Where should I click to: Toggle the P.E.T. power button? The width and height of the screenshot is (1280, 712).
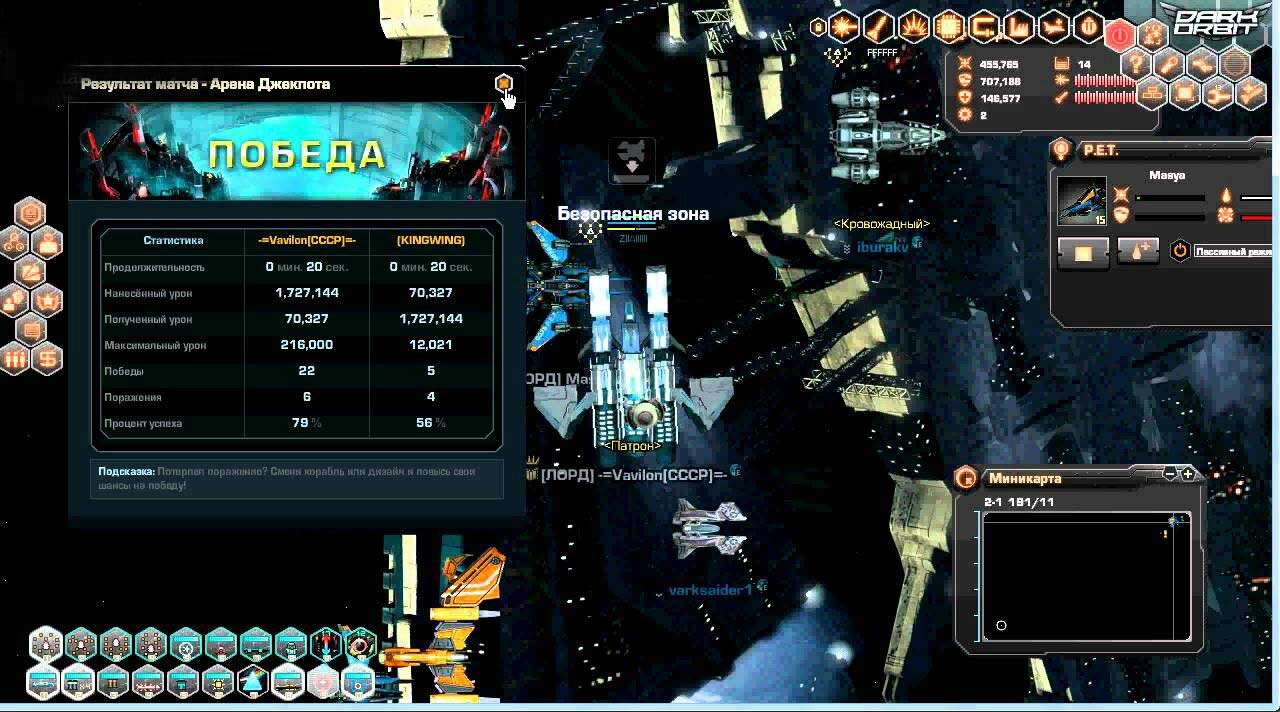tap(1180, 250)
